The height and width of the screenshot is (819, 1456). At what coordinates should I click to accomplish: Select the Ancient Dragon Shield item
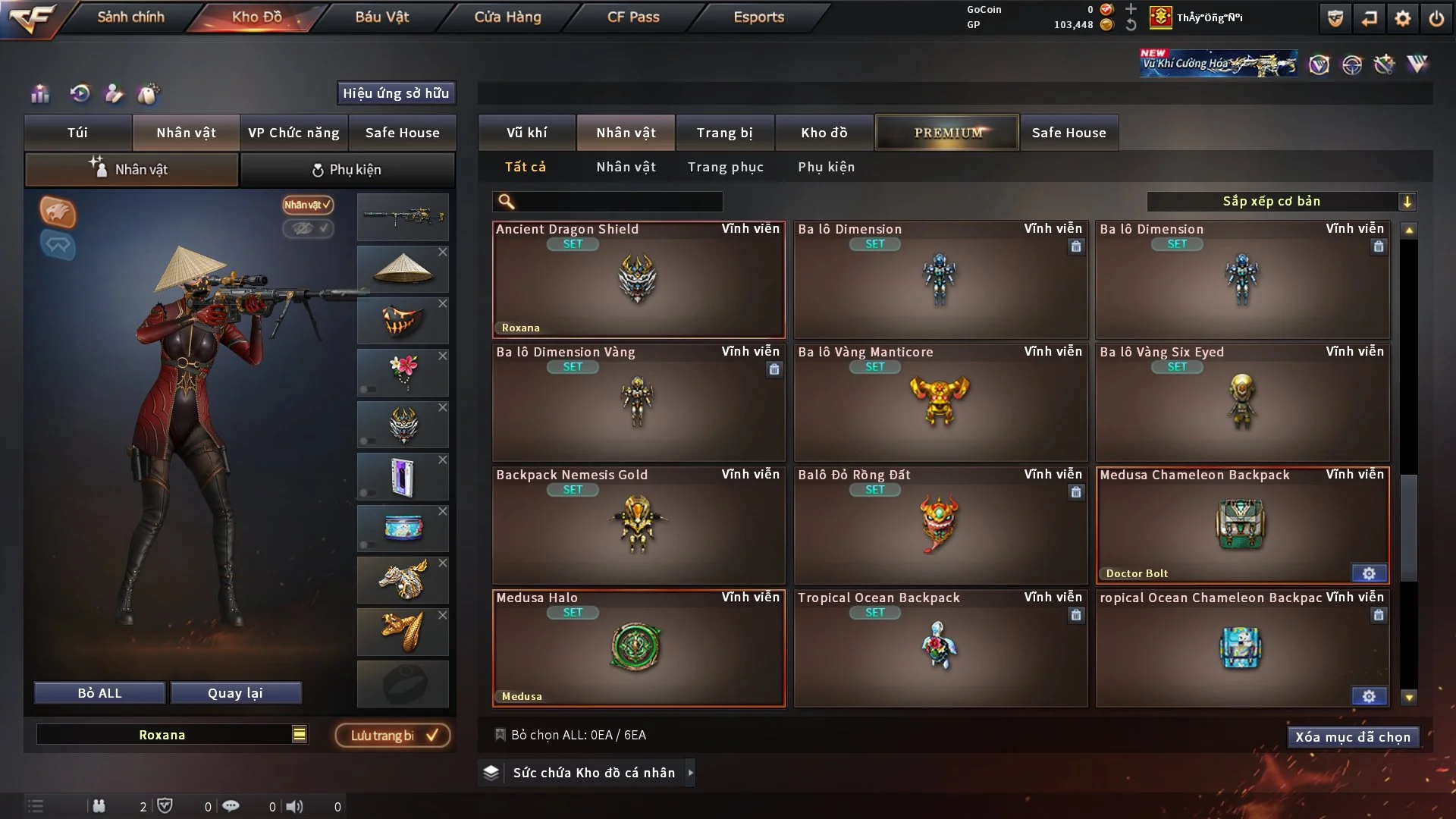(638, 281)
